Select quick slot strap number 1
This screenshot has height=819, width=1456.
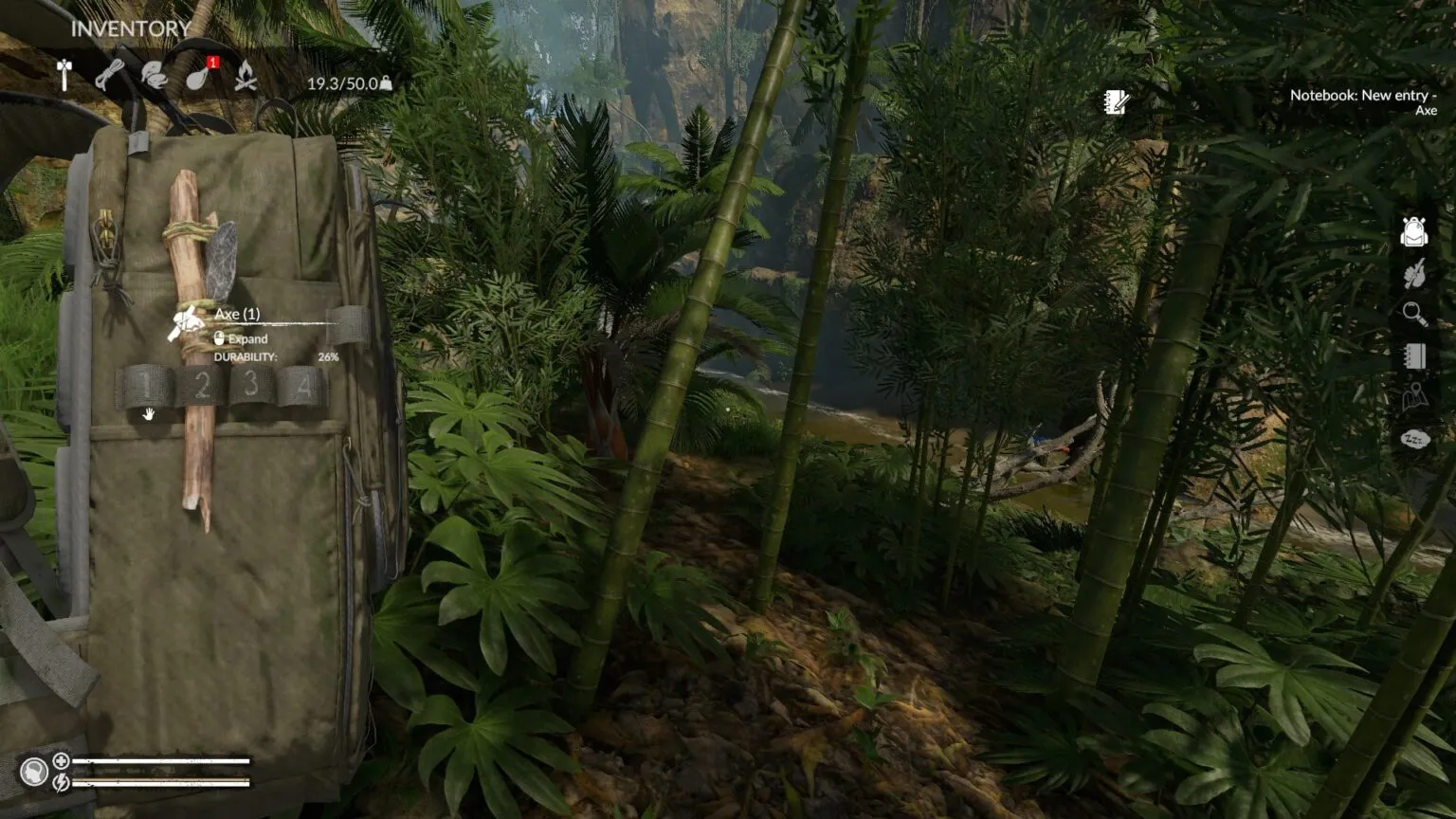149,383
